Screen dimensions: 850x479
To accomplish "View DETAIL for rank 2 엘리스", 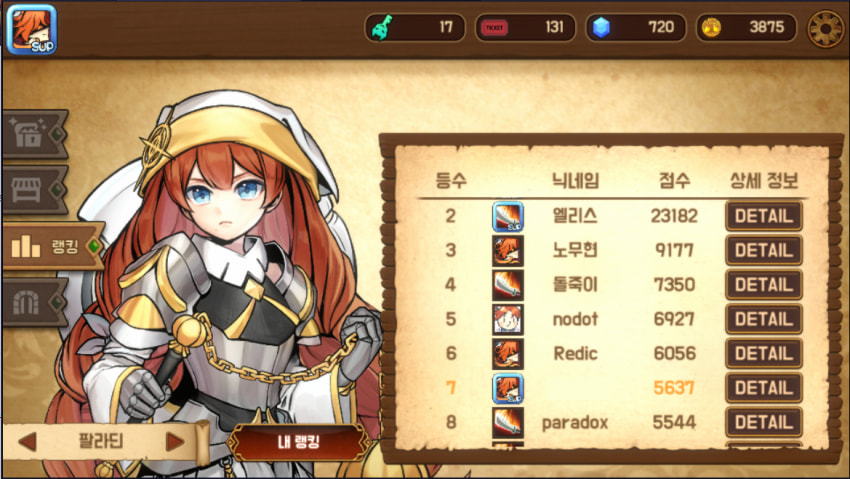I will (x=763, y=216).
